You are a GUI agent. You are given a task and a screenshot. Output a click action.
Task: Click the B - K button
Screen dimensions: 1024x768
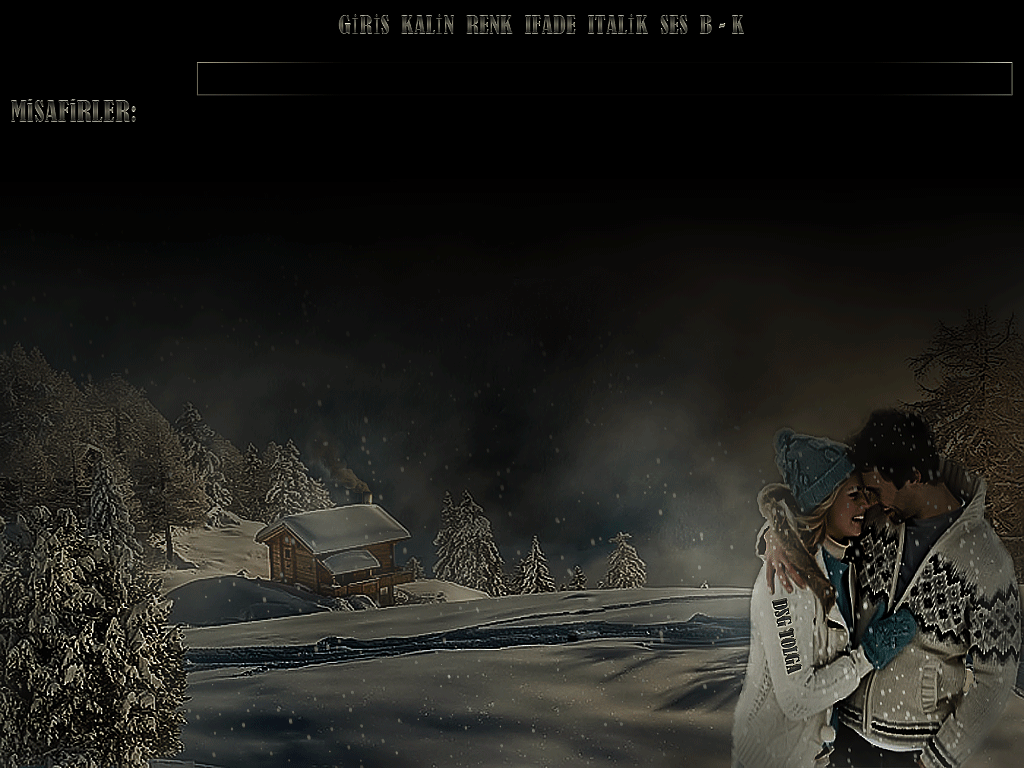tap(722, 26)
